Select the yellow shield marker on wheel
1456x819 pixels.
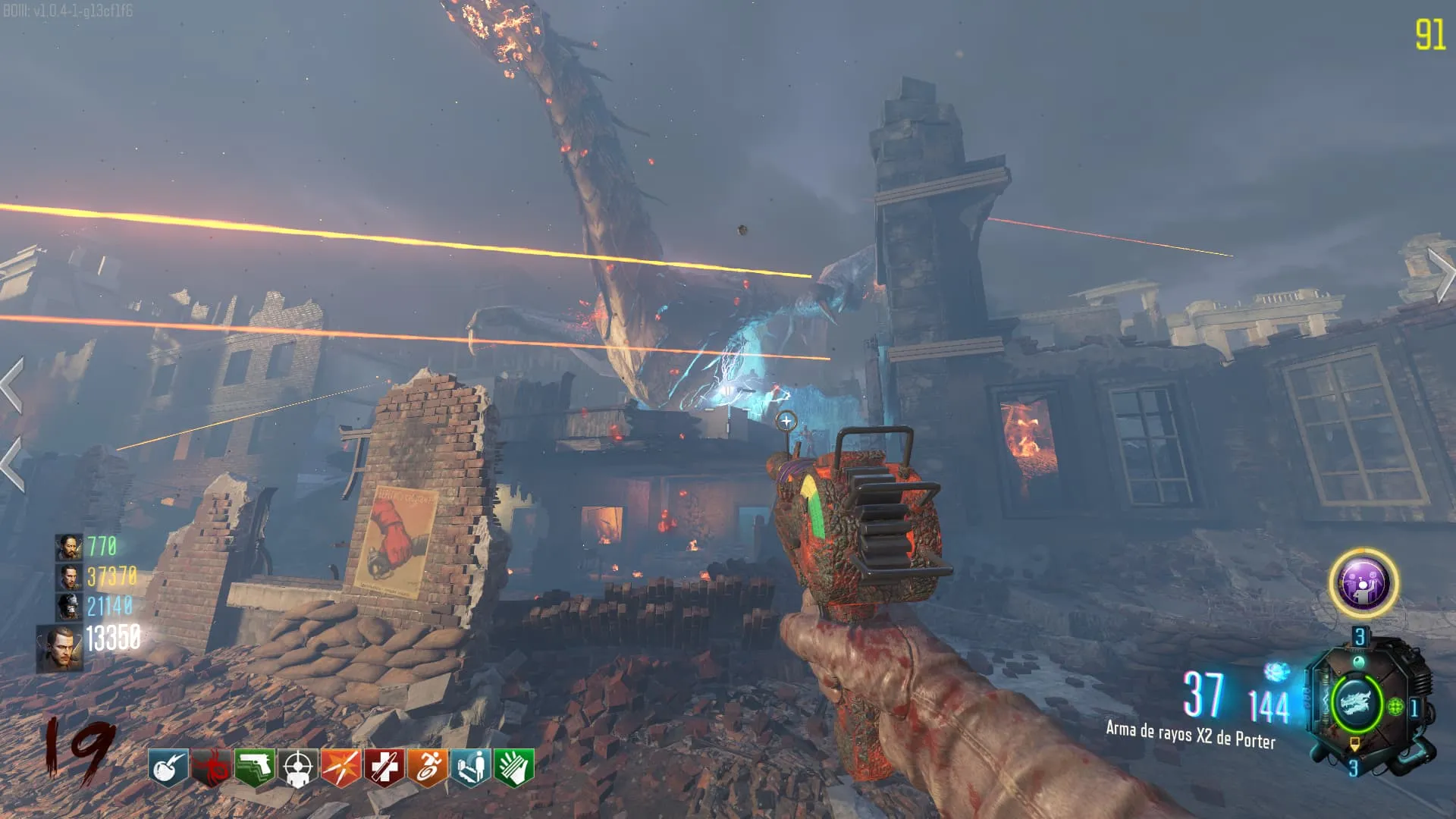[1354, 745]
